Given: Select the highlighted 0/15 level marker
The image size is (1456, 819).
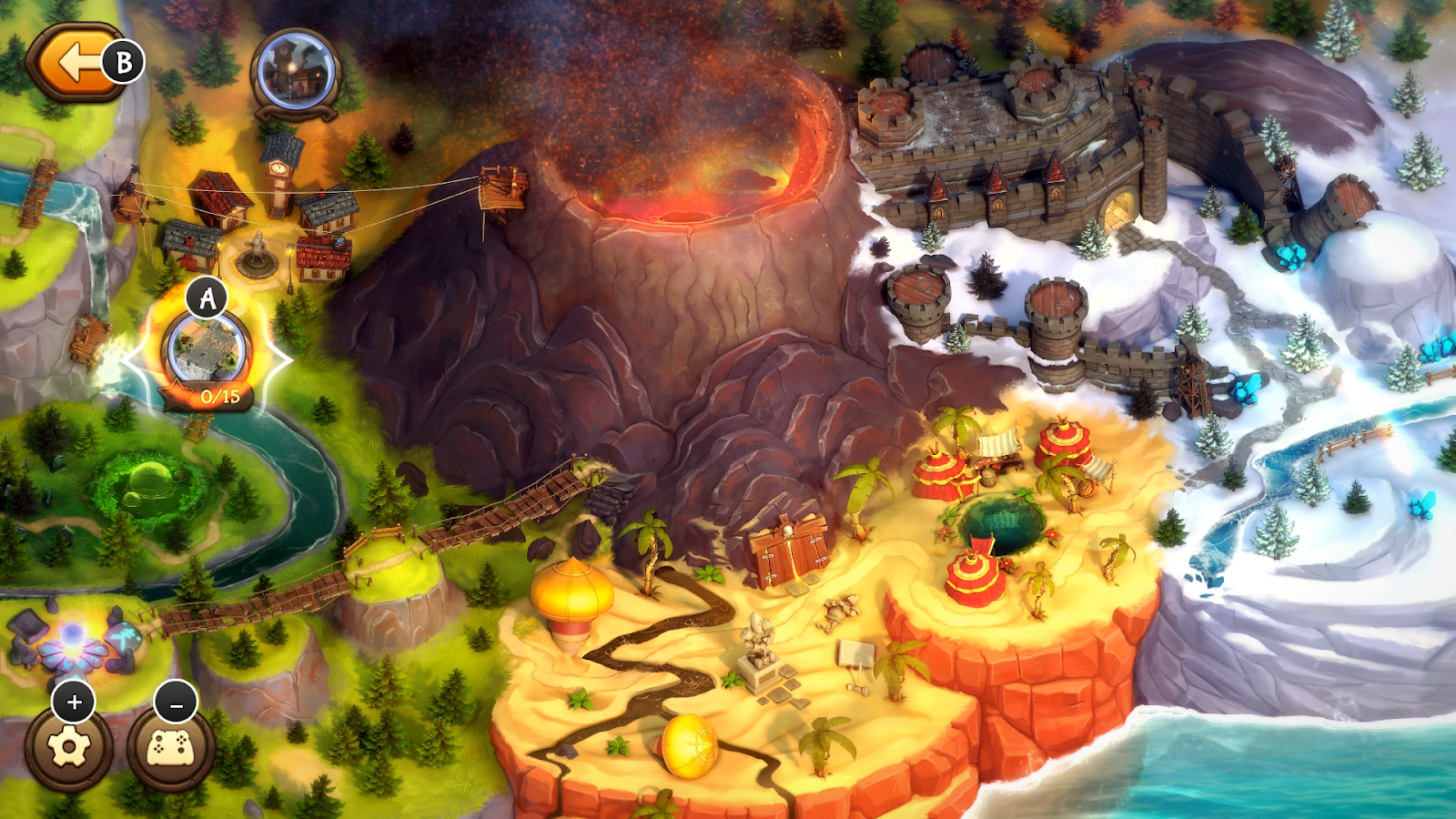Looking at the screenshot, I should 207,350.
